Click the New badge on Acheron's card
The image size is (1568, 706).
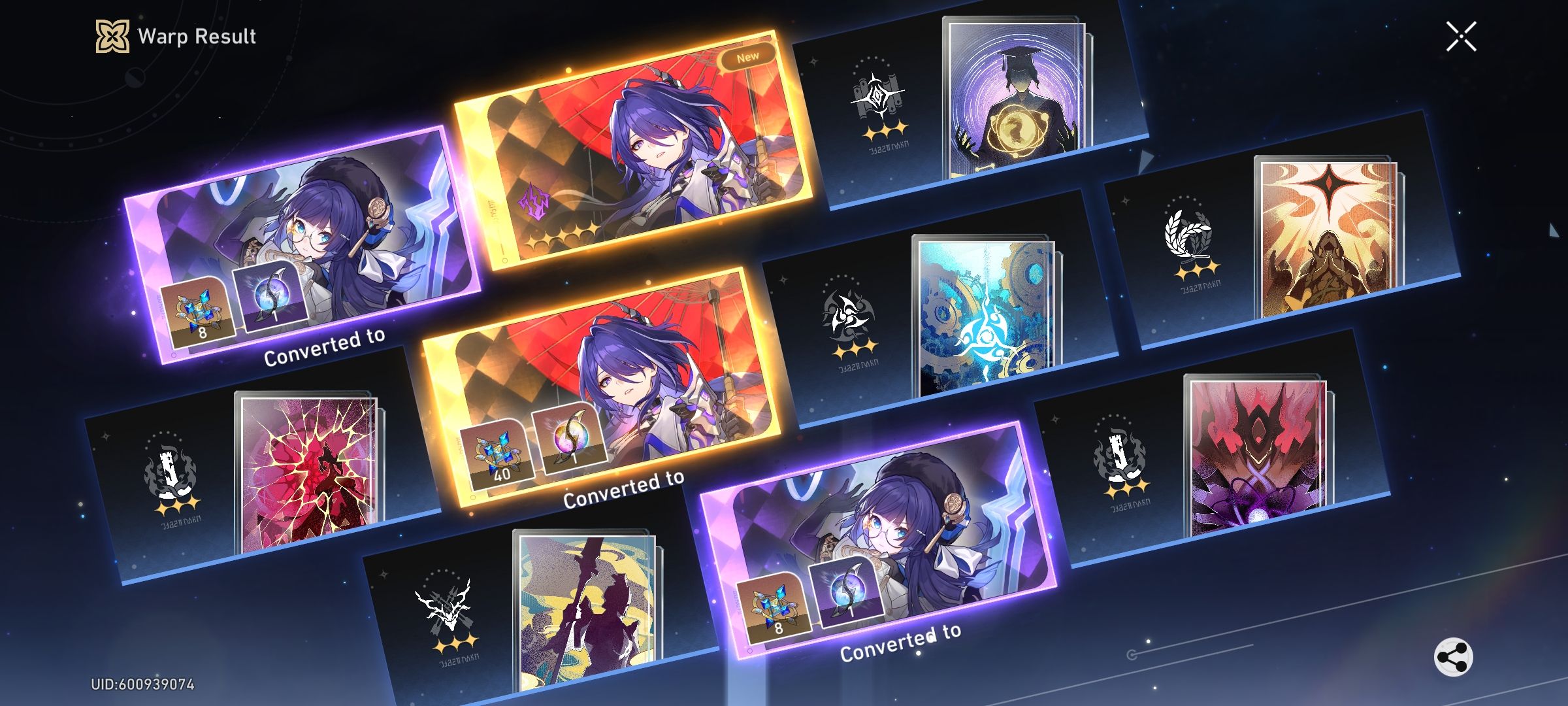747,55
